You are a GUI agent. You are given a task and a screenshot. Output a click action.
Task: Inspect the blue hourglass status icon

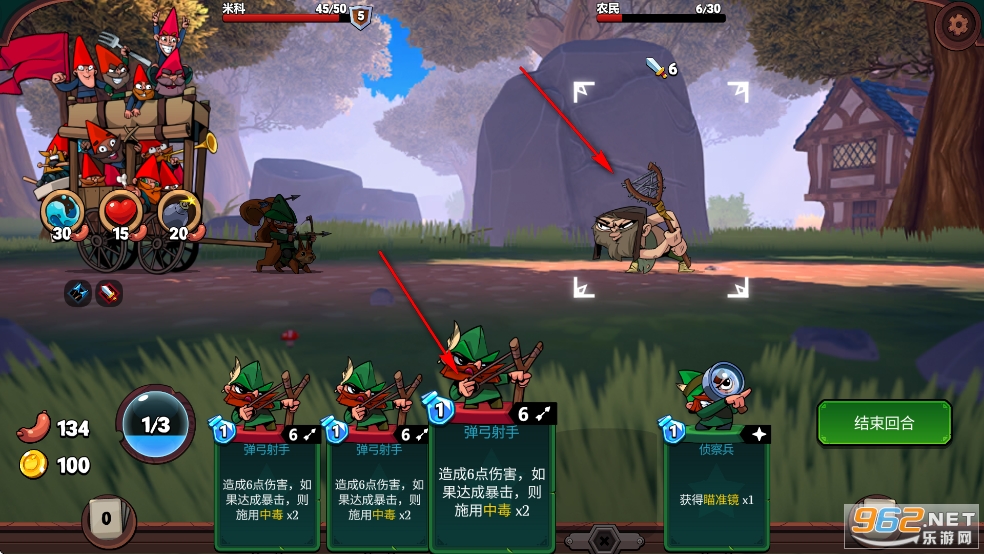[78, 293]
